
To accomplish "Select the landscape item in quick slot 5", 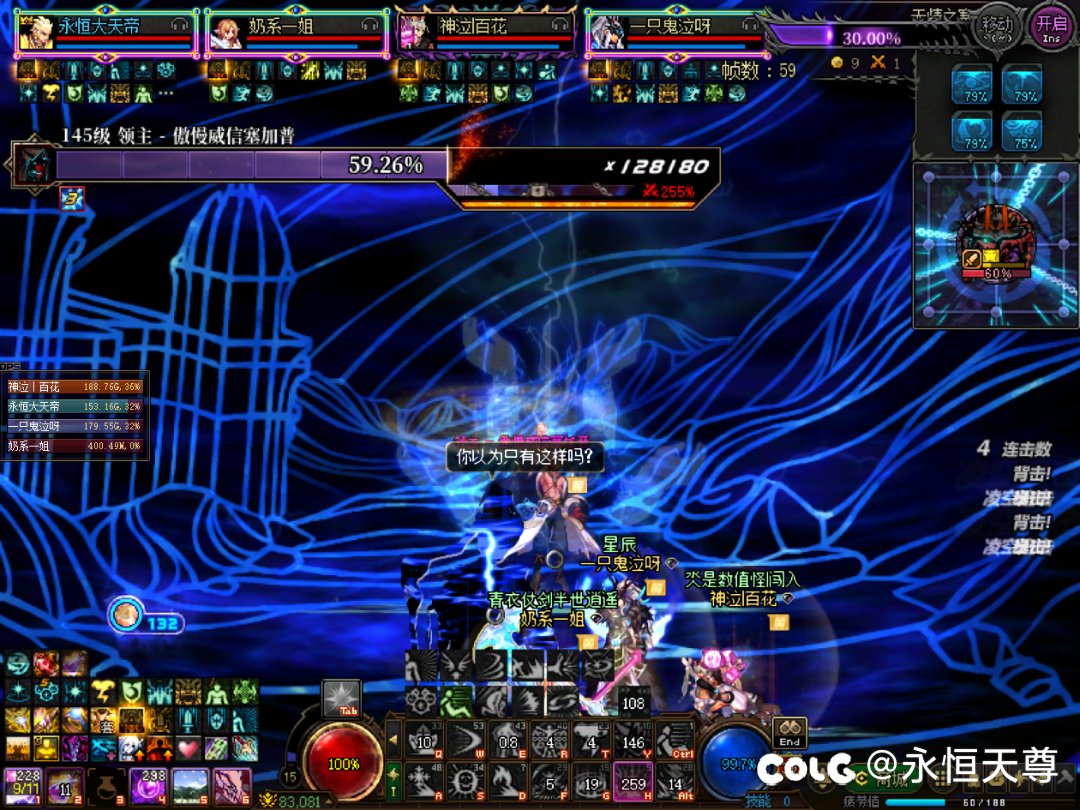I will (190, 785).
